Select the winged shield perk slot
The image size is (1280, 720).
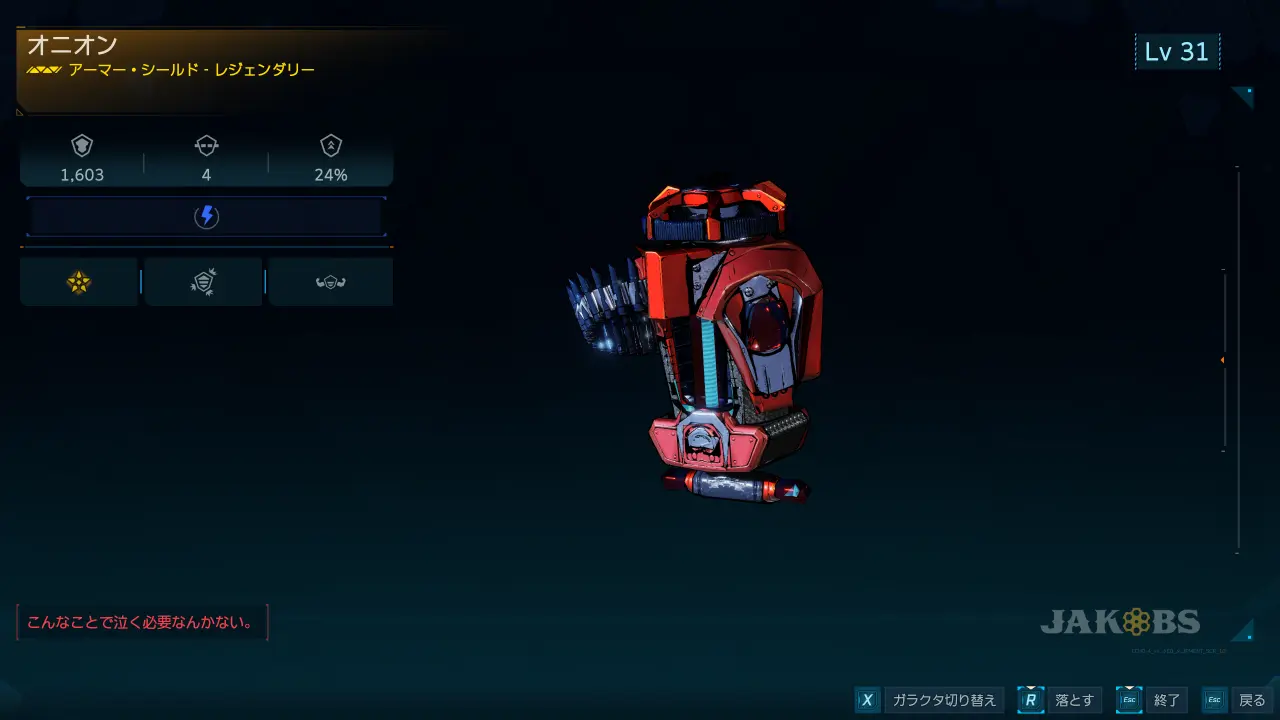[330, 283]
